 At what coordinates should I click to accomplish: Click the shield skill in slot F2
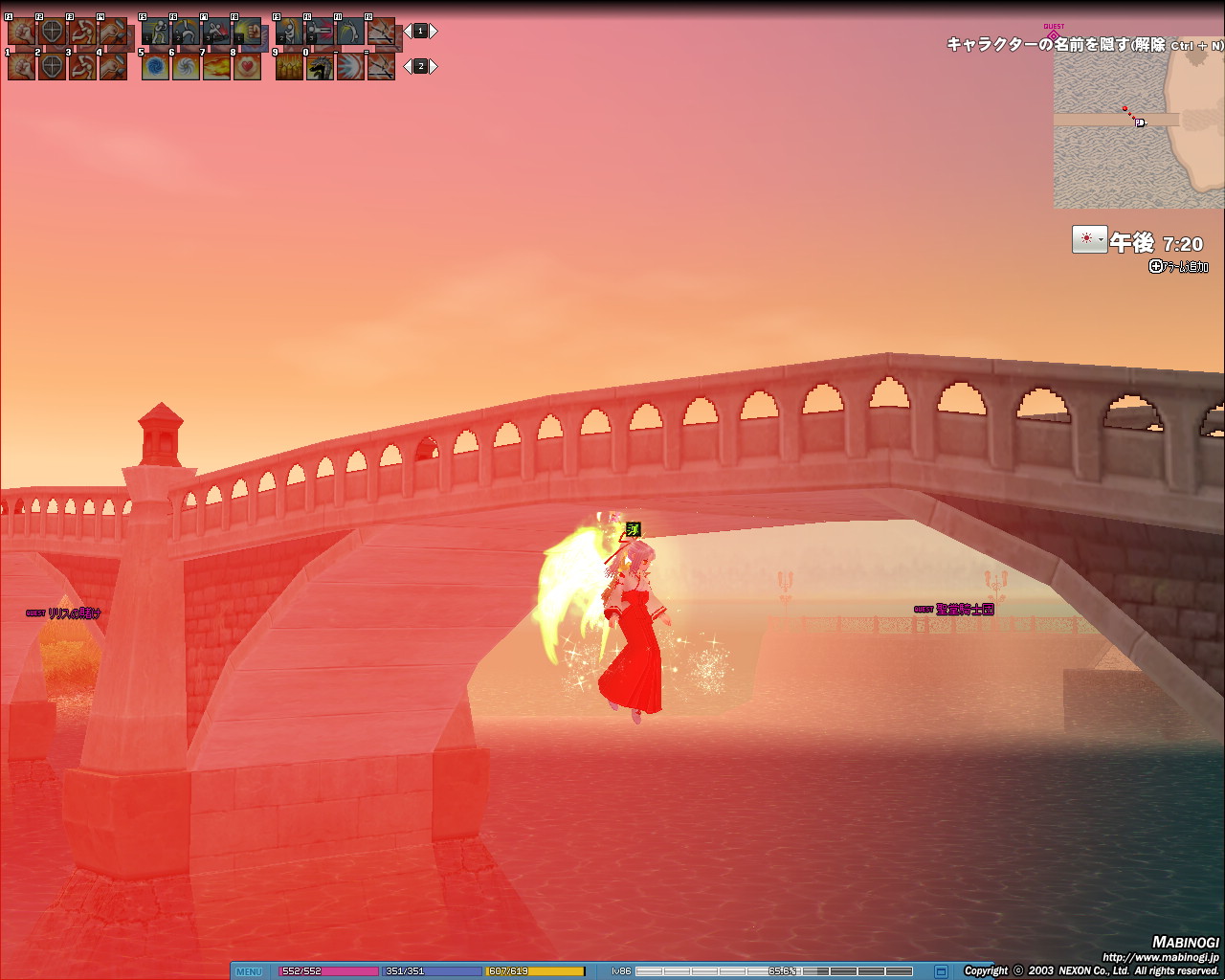click(52, 32)
